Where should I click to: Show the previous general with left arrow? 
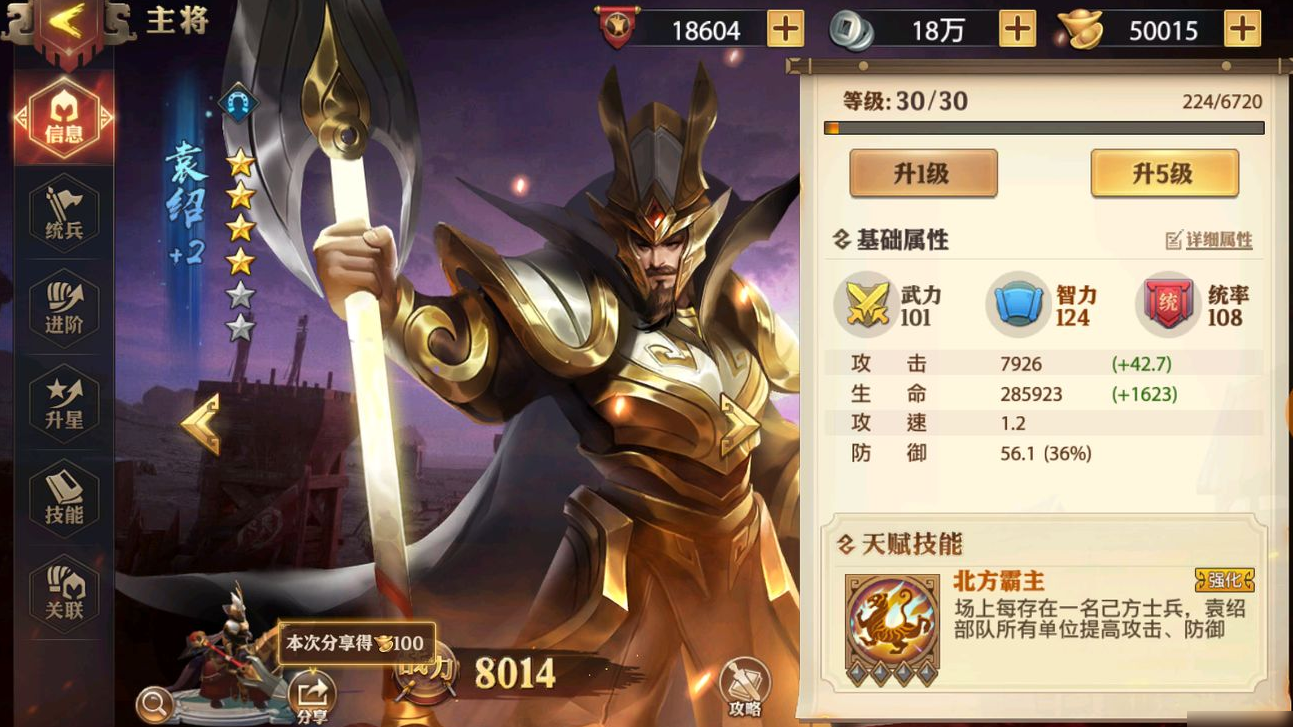point(200,424)
